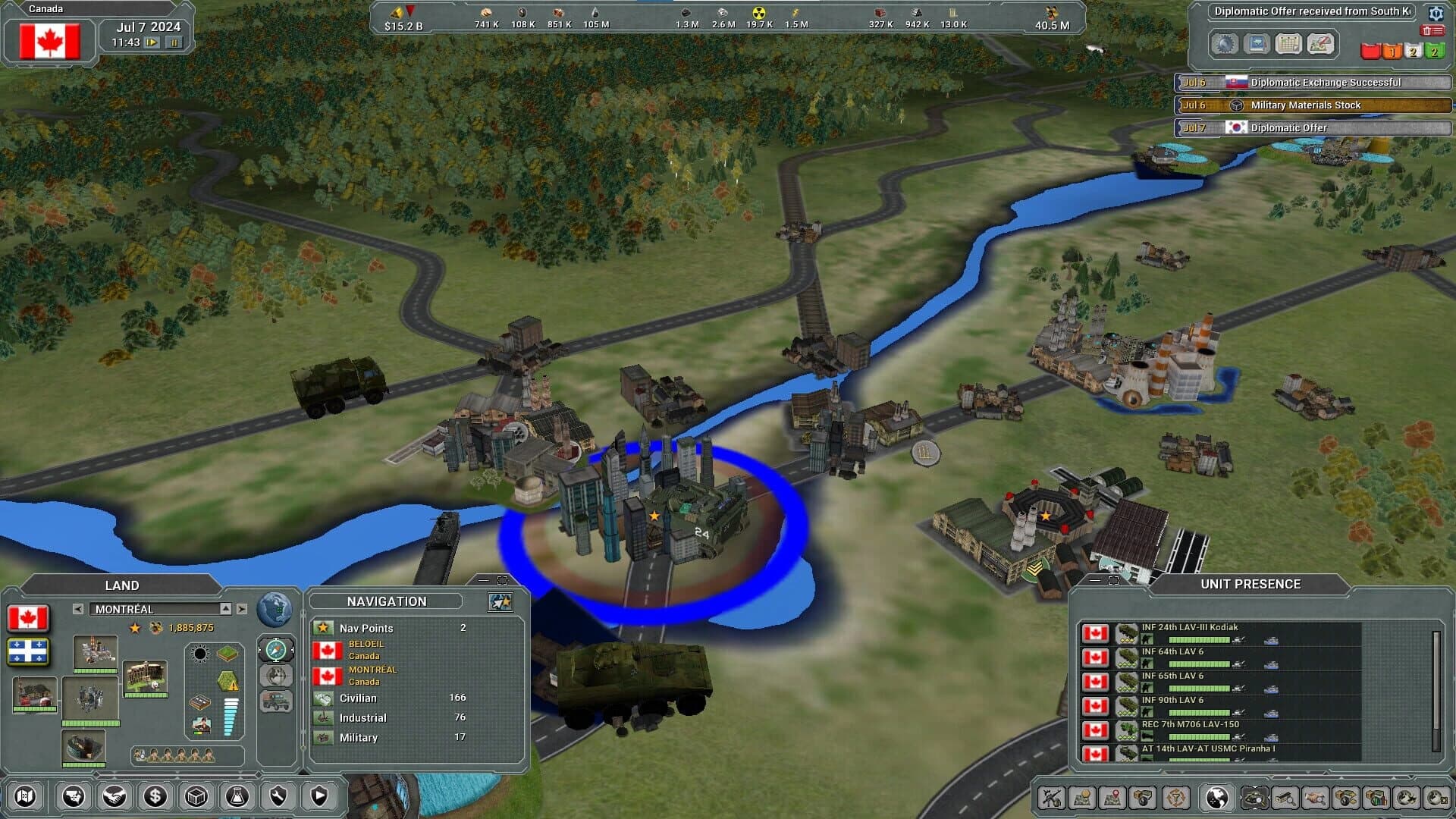This screenshot has height=819, width=1456.
Task: Open the Resources crate icon
Action: (195, 797)
